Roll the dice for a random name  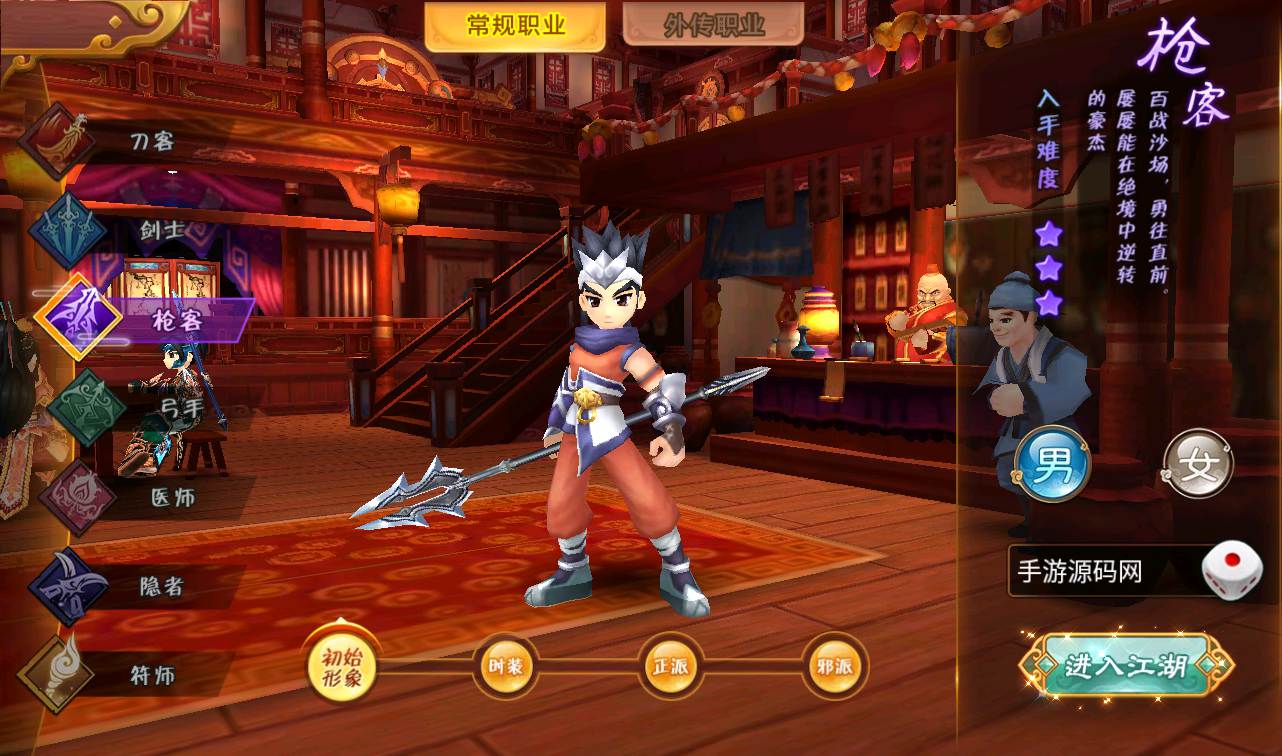click(1232, 571)
